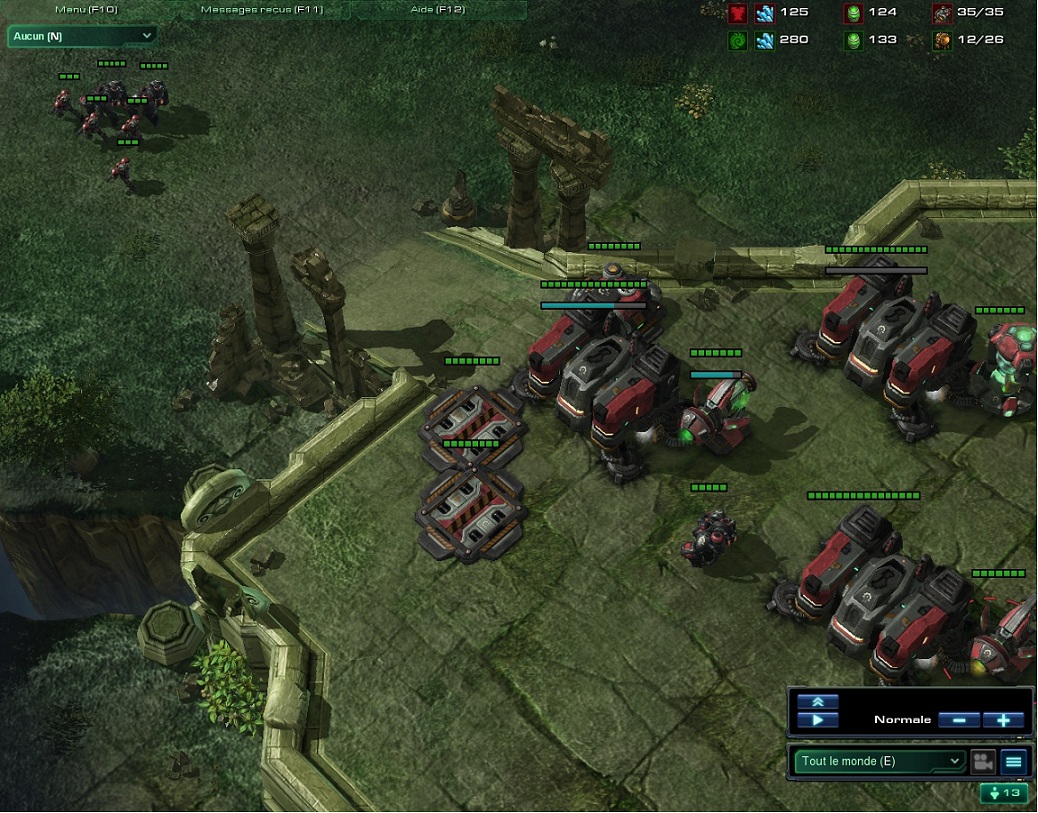Viewport: 1038px width, 813px height.
Task: Increase replay speed with plus button
Action: [x=1003, y=720]
